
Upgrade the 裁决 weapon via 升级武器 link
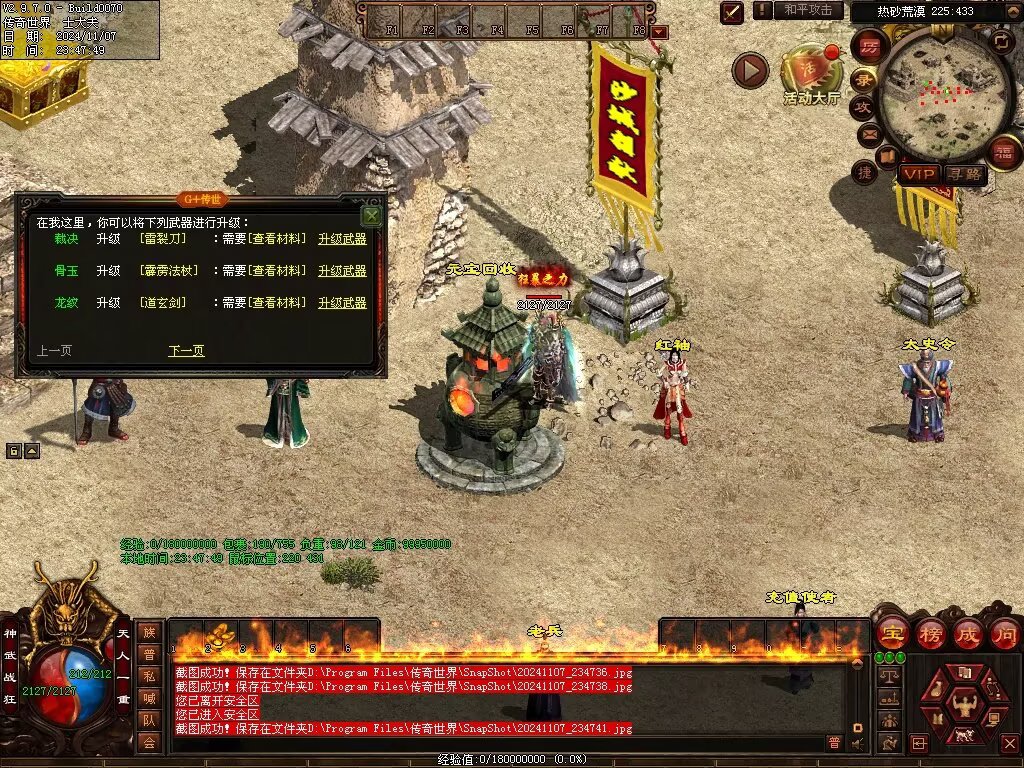(342, 239)
